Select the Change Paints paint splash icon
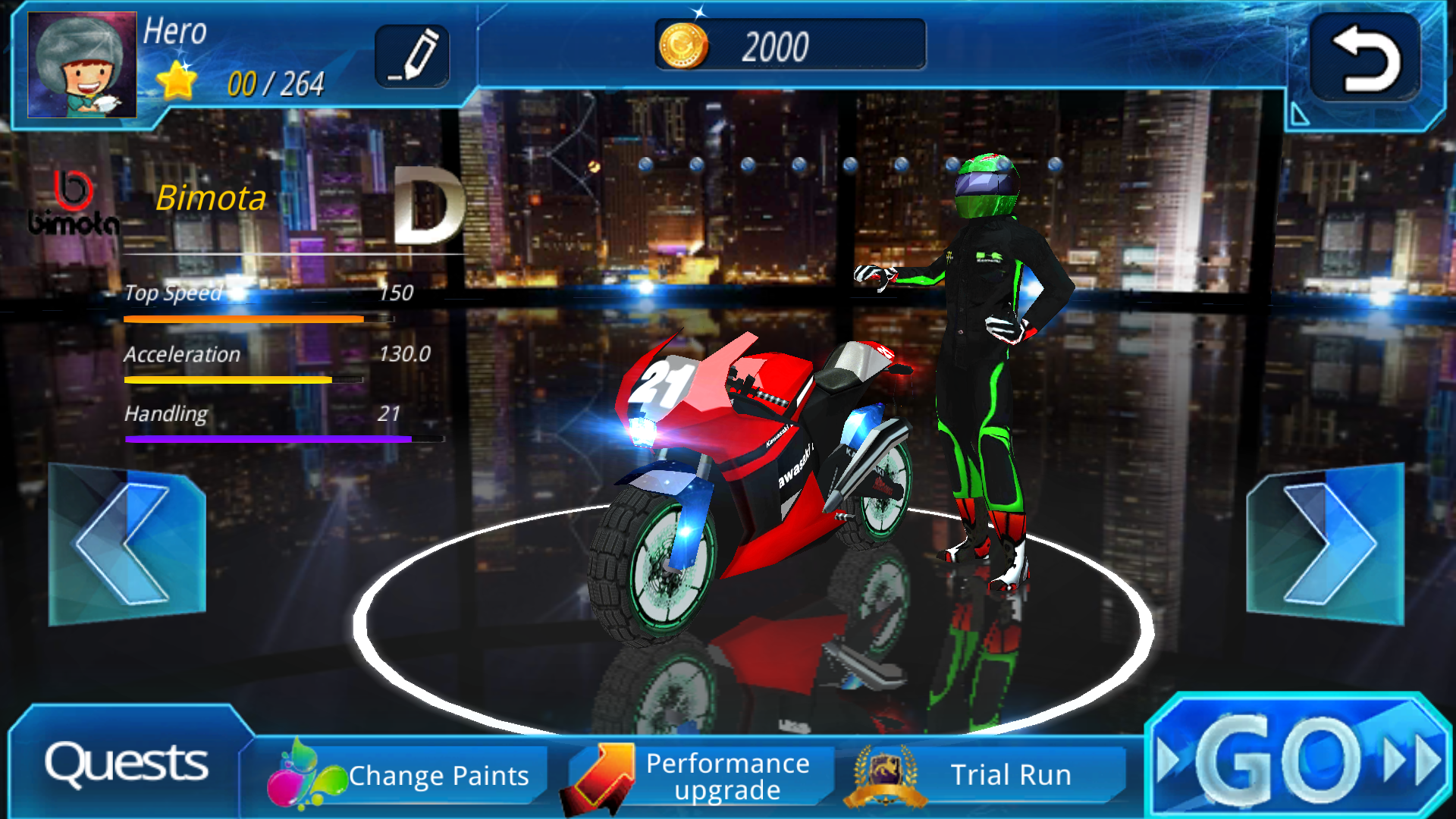Viewport: 1456px width, 819px height. (x=306, y=774)
